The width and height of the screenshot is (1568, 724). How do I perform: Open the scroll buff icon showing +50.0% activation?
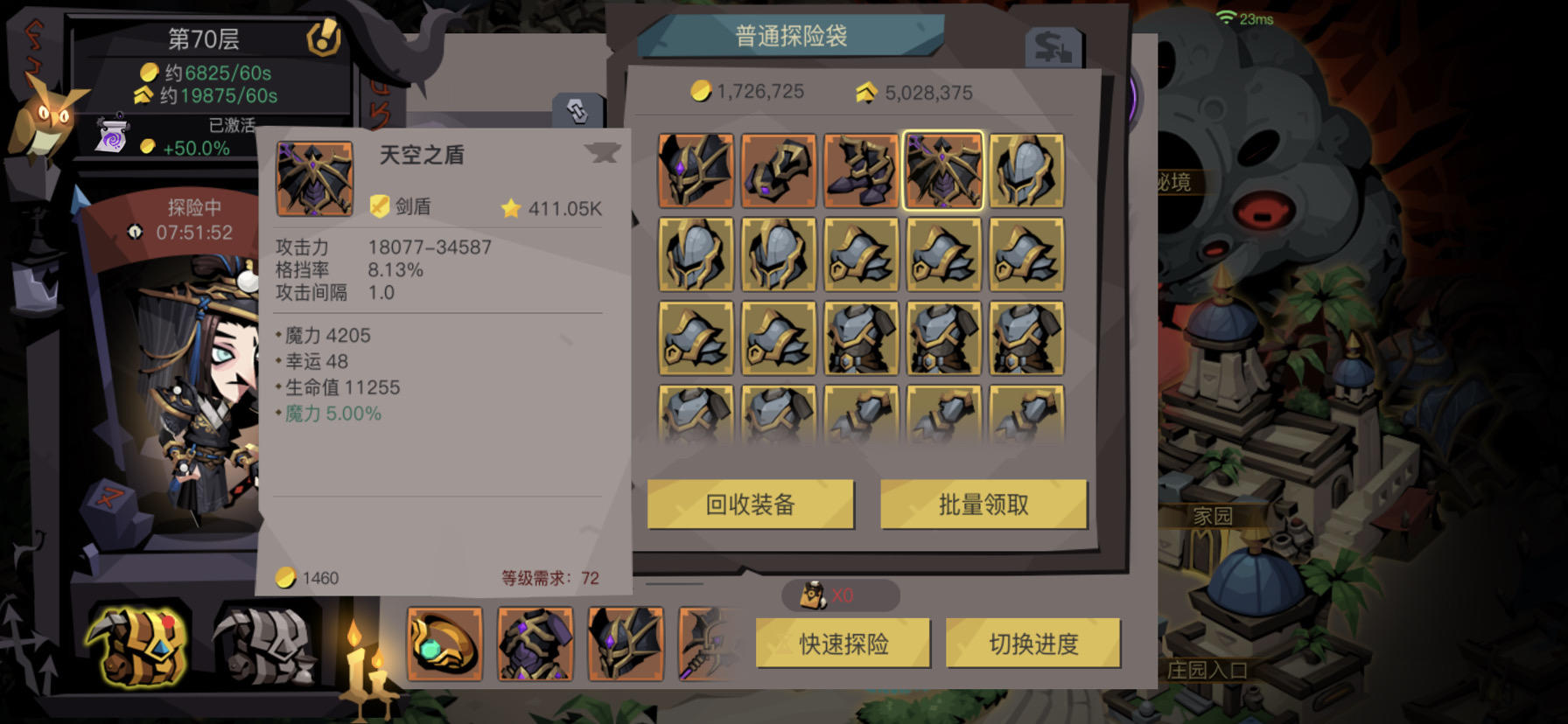111,134
